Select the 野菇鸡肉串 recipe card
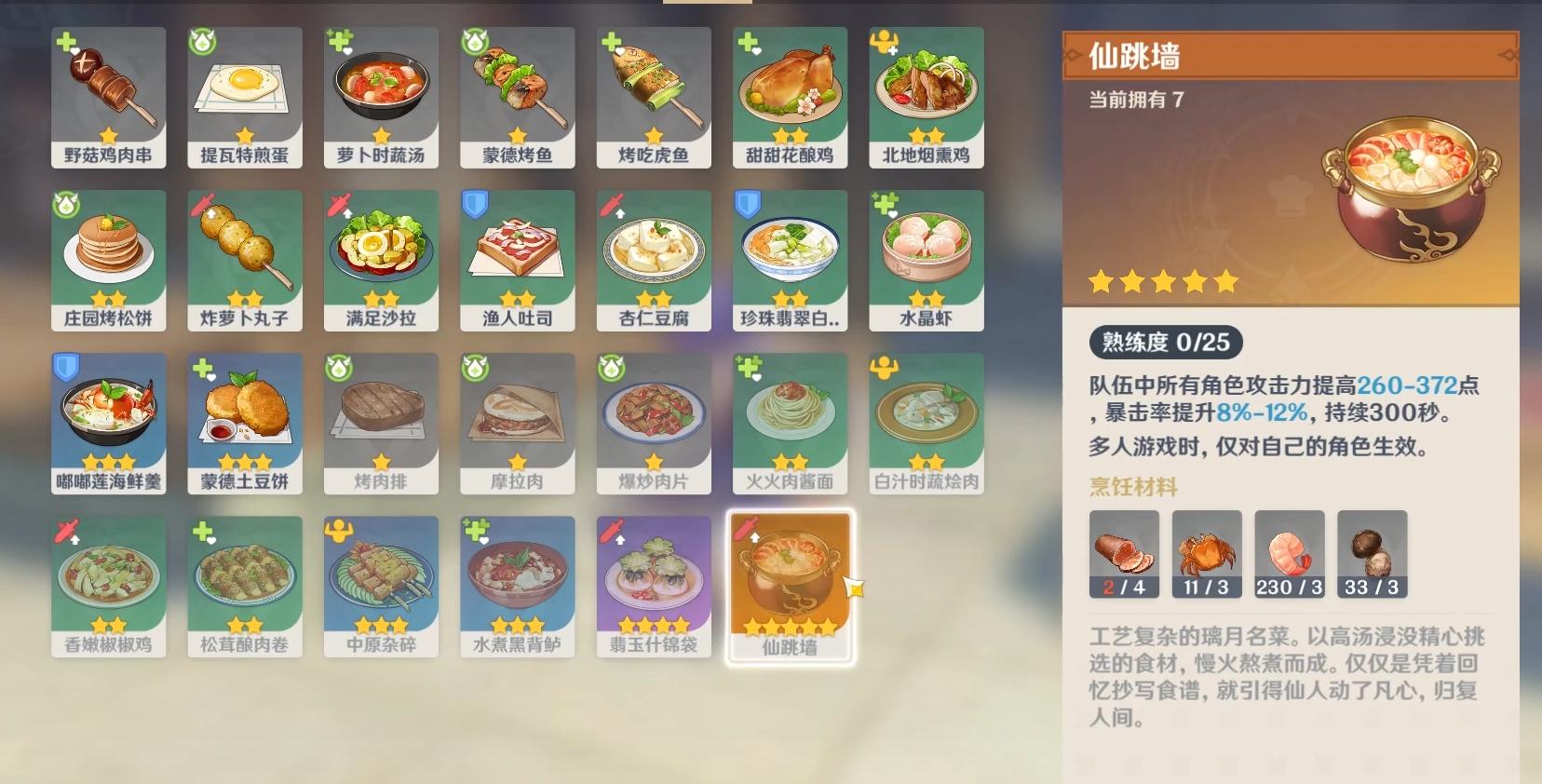1542x784 pixels. (x=108, y=98)
